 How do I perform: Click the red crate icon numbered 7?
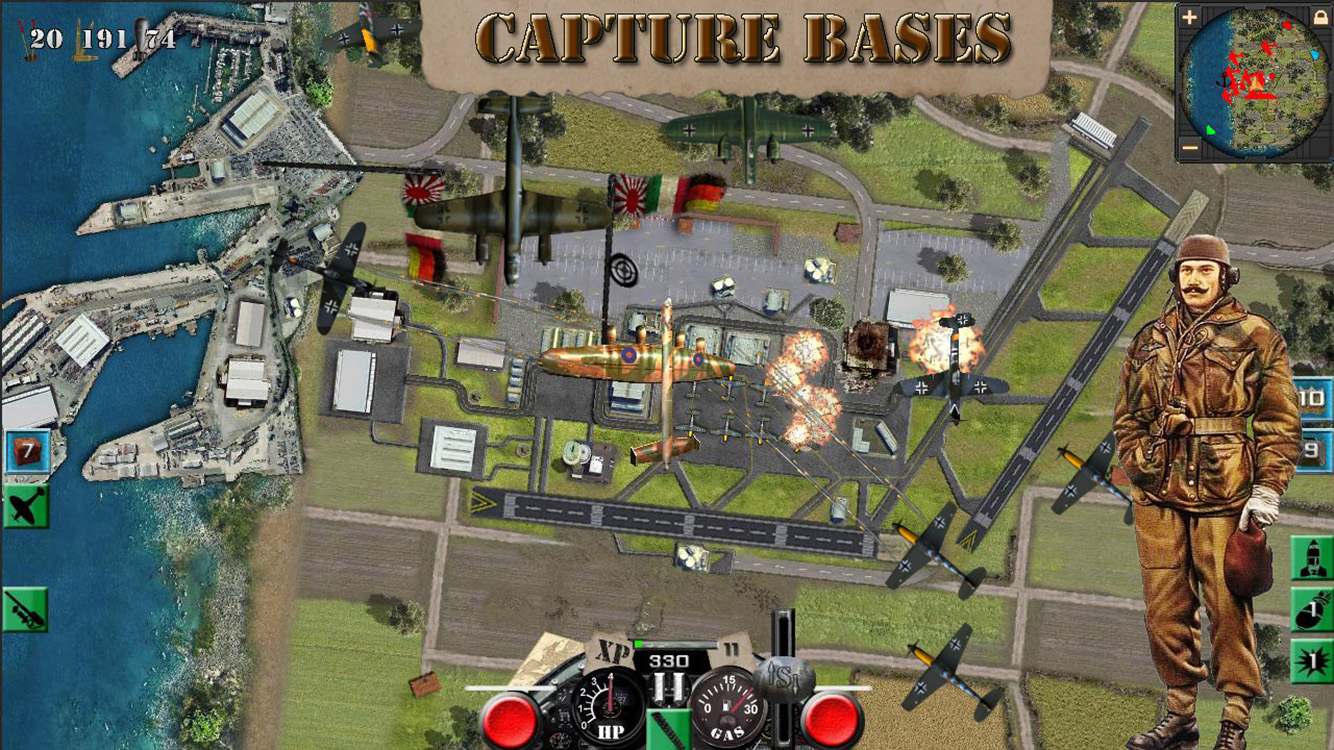tap(28, 450)
